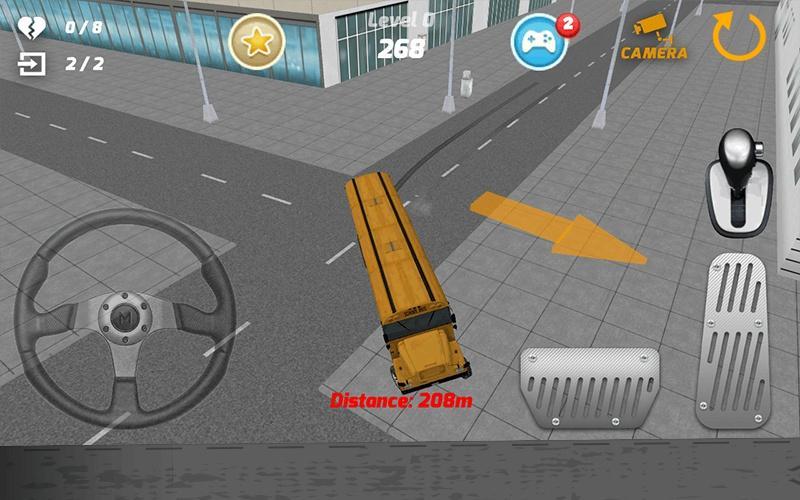
Task: Tap the gold star button
Action: point(257,41)
